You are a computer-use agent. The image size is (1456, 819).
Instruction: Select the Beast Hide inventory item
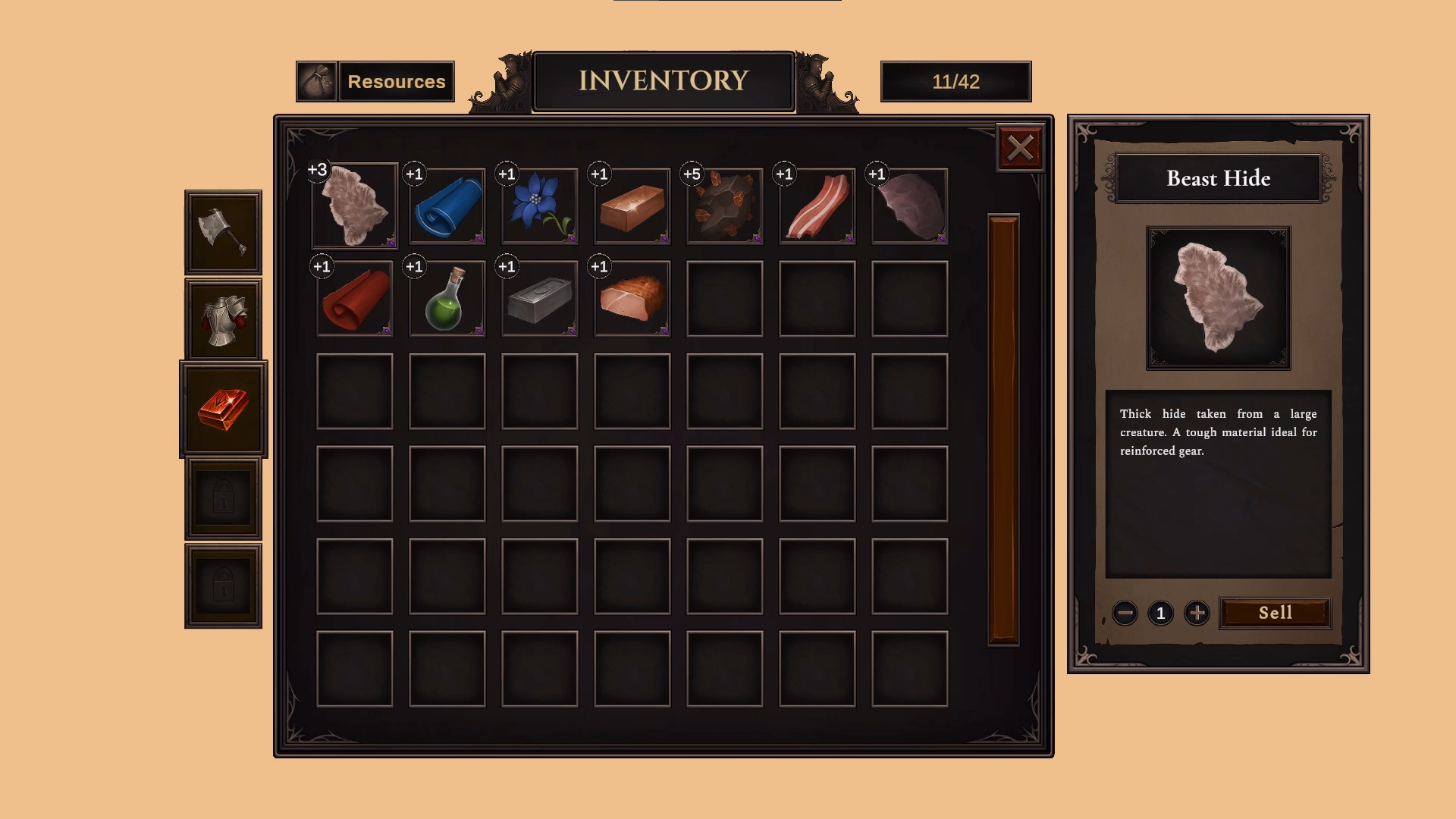(353, 205)
